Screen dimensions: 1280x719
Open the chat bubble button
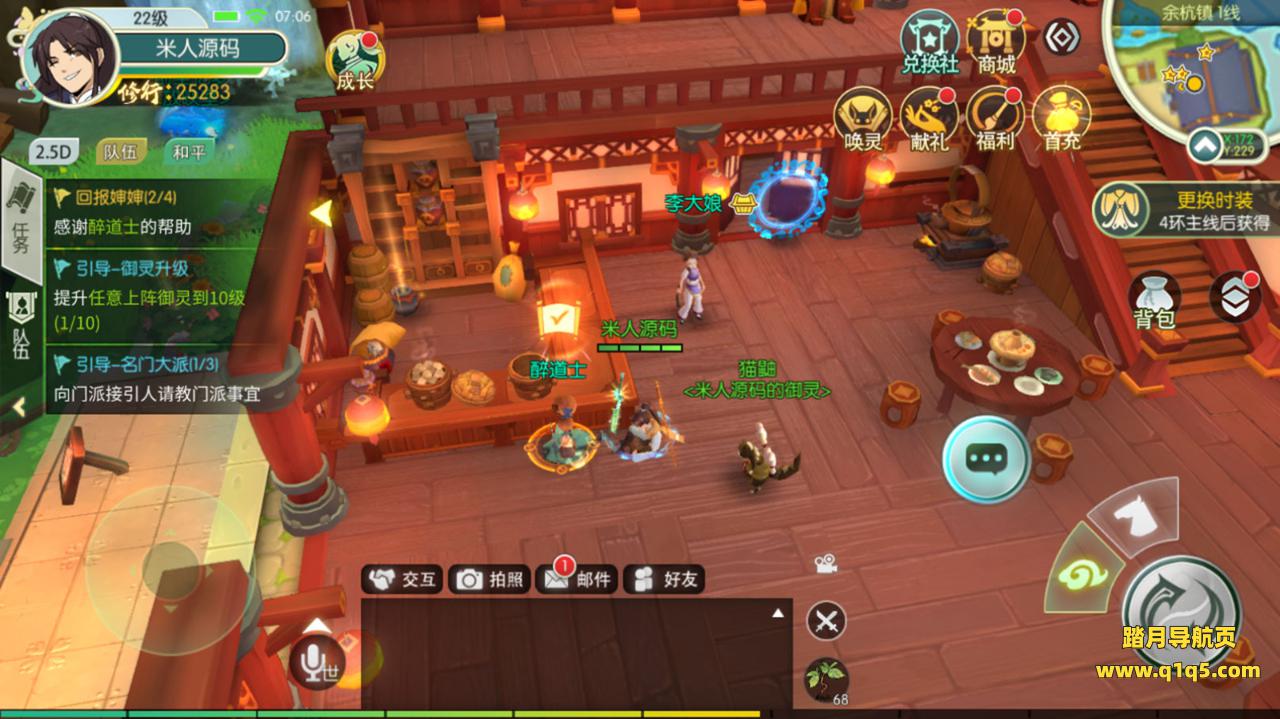click(x=986, y=459)
